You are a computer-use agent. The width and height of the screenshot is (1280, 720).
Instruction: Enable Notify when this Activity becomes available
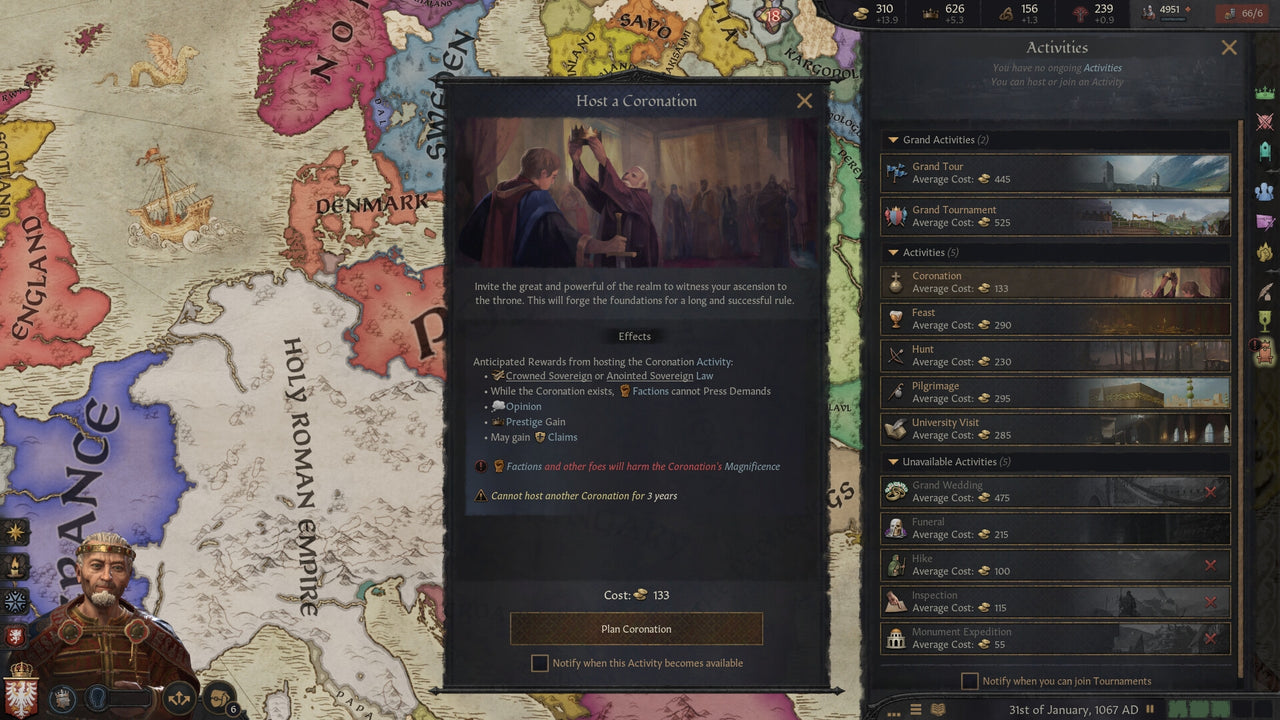pyautogui.click(x=540, y=663)
